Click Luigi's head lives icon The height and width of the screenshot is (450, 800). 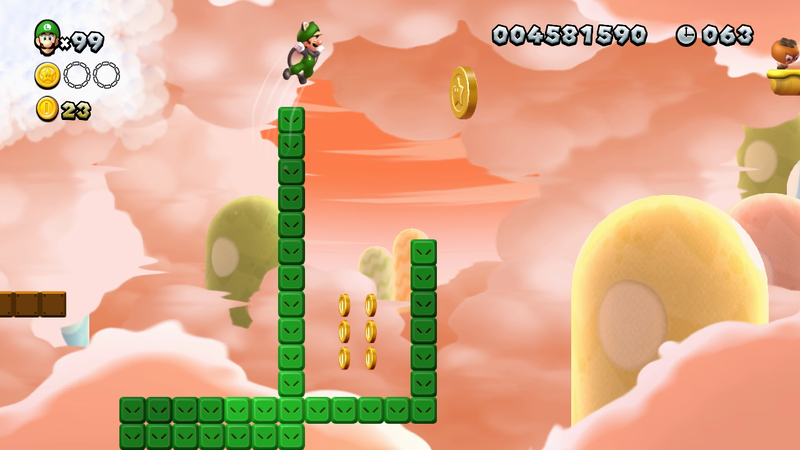tap(46, 37)
